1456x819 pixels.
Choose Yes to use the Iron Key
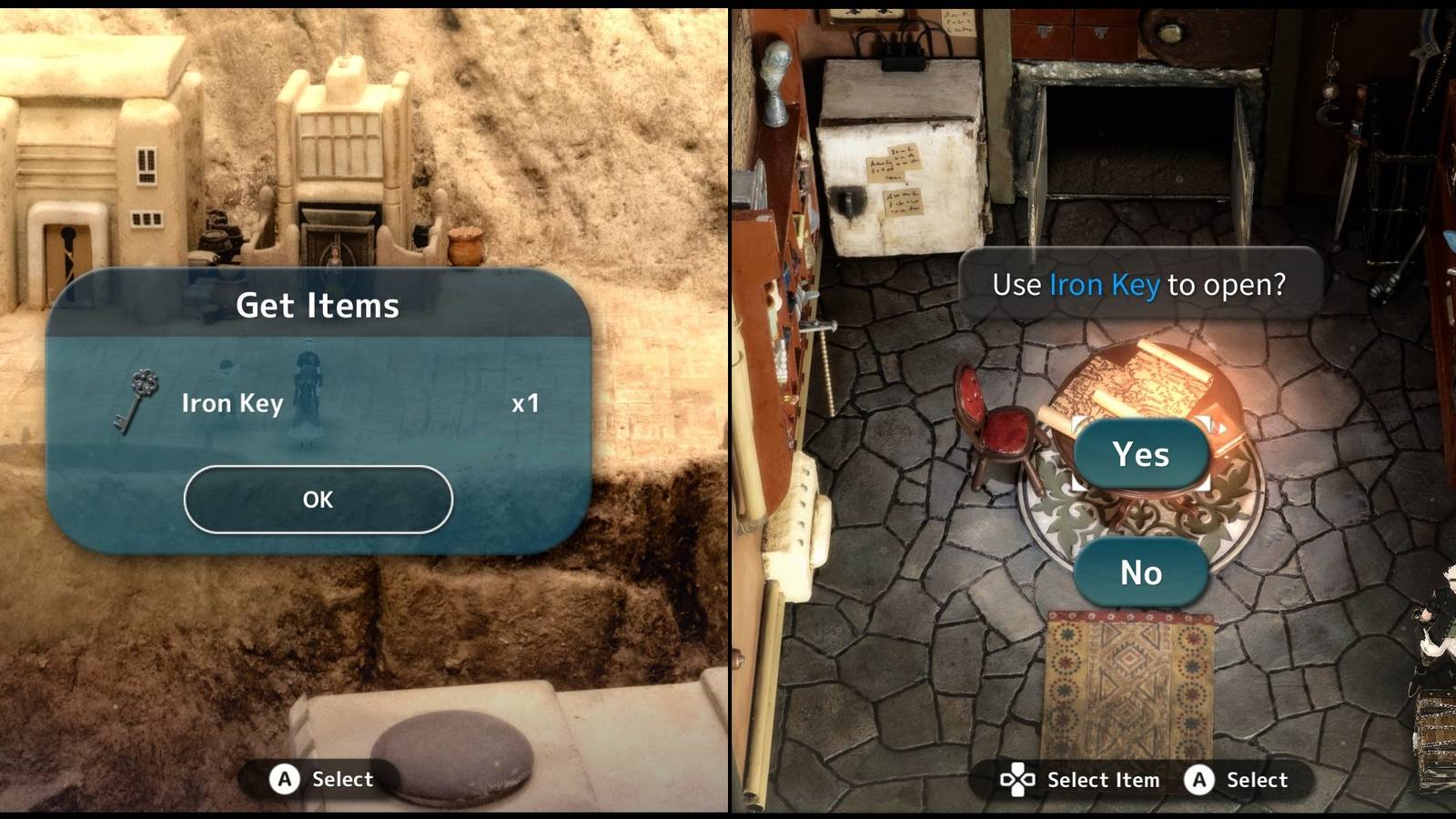pyautogui.click(x=1140, y=455)
